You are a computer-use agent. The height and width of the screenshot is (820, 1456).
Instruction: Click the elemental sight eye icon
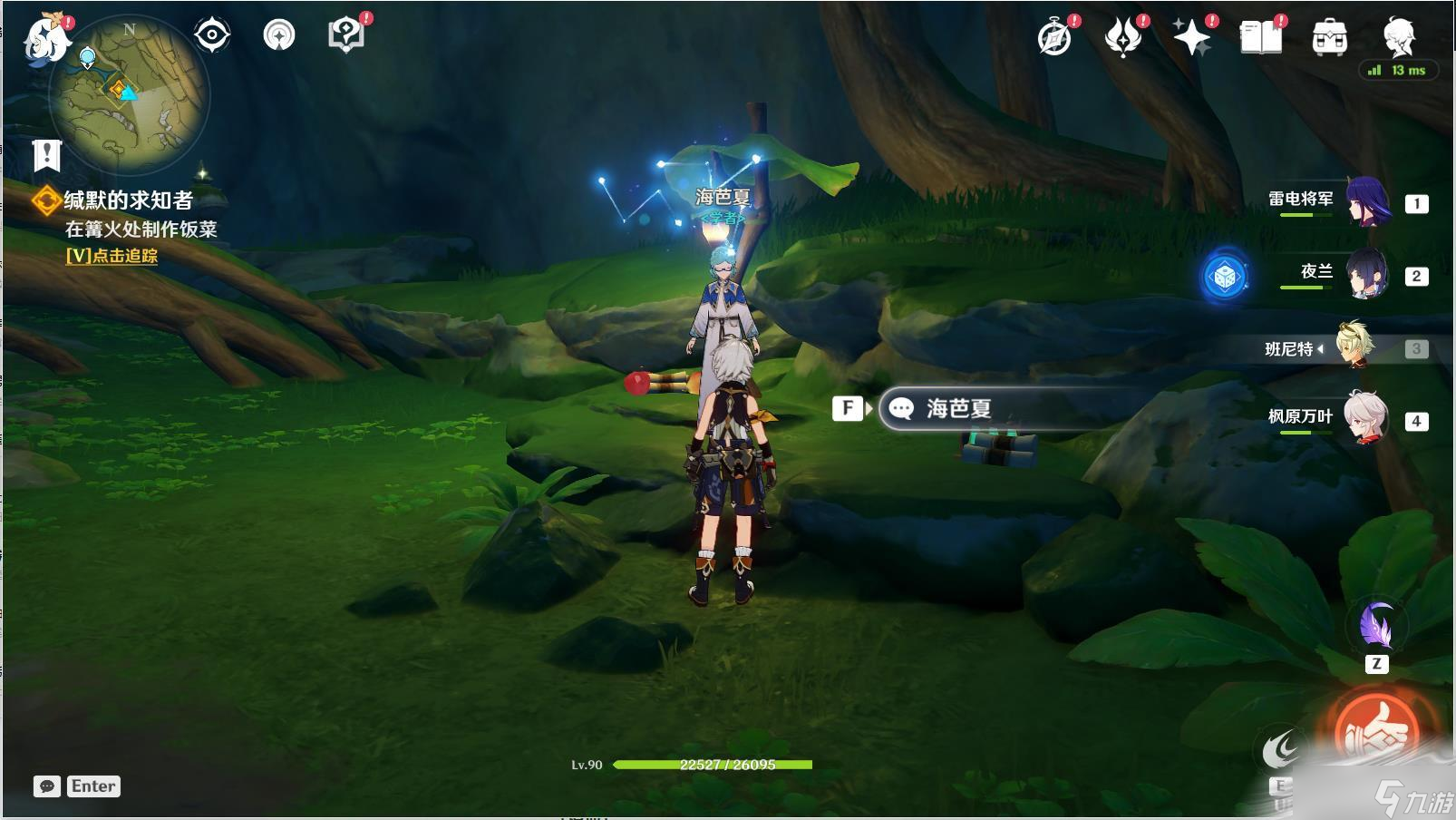click(x=212, y=35)
